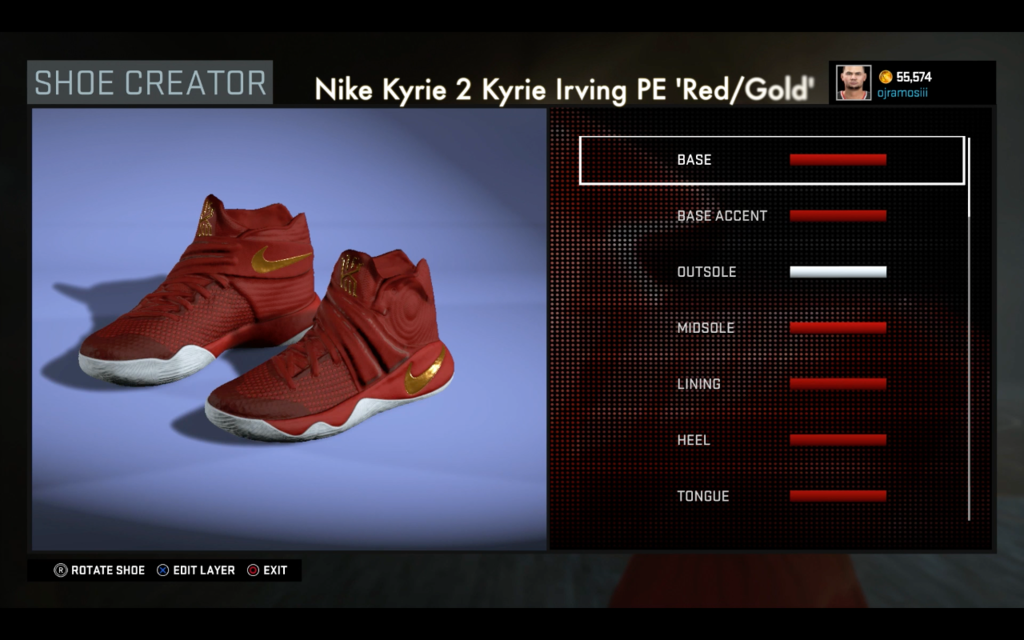Click the white OUTSOLE color swatch
The height and width of the screenshot is (640, 1024).
coord(838,272)
